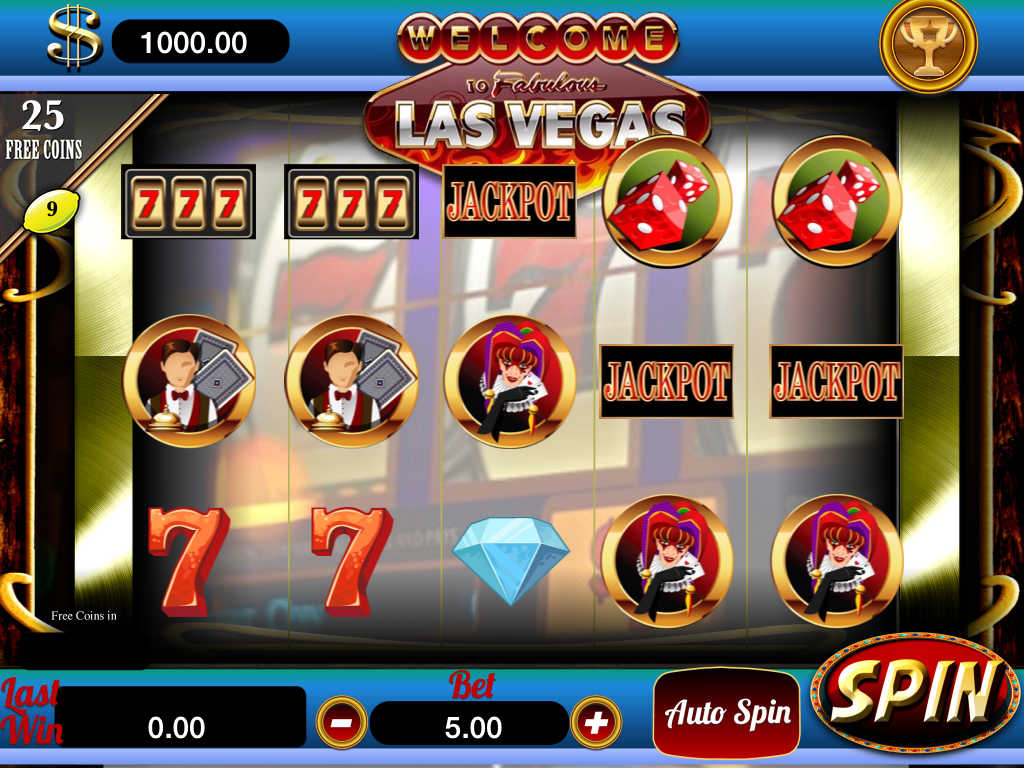Open the gold trophy achievements
Viewport: 1024px width, 768px height.
point(927,44)
